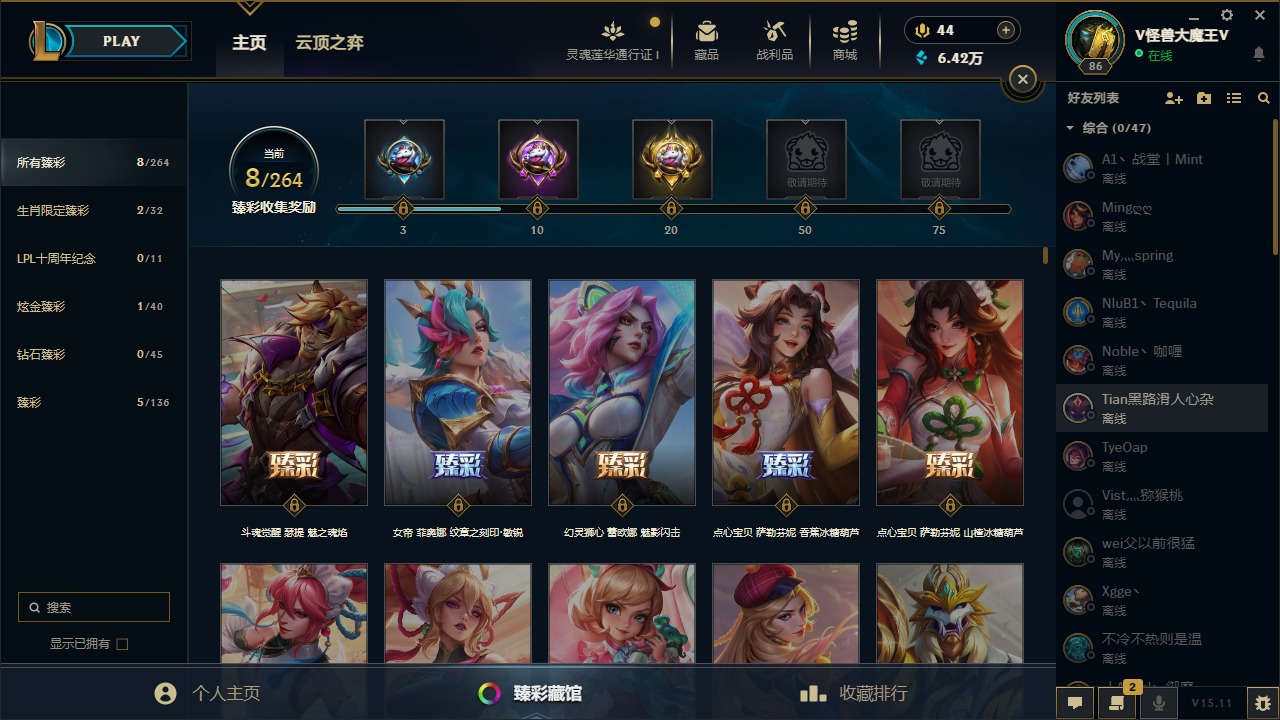Click the 灵魂莲华通行证 event pass icon

[612, 32]
